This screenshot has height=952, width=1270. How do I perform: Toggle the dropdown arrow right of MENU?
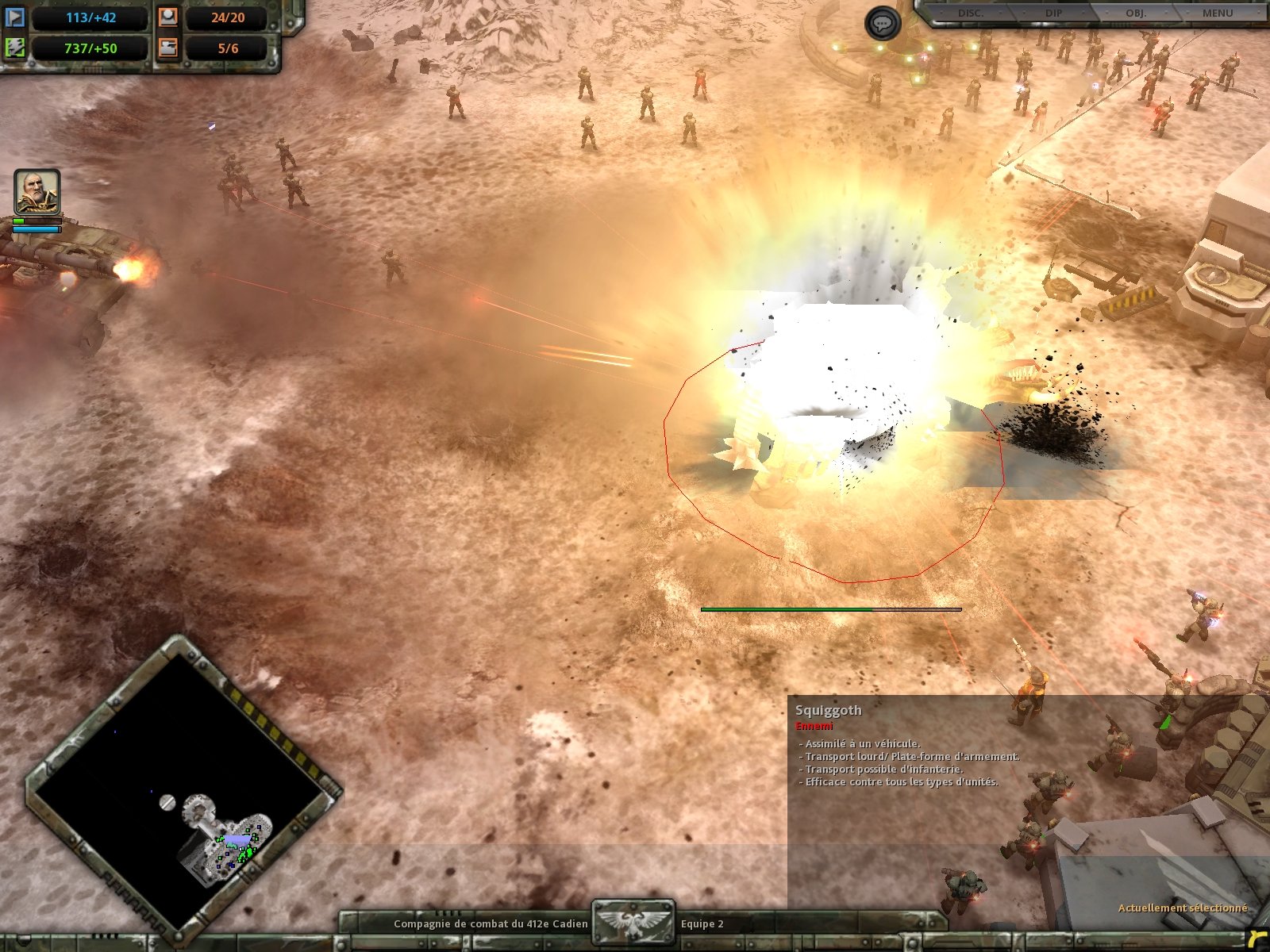click(1259, 12)
